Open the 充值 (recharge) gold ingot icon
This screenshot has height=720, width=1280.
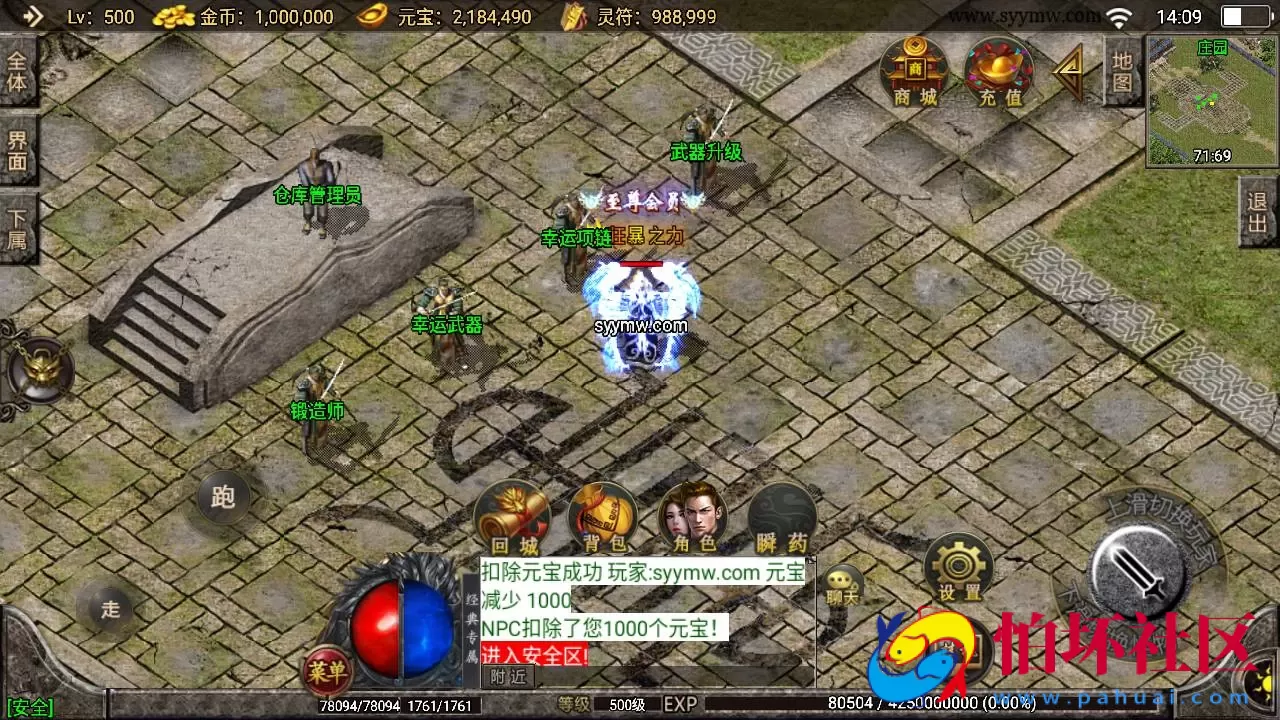(997, 70)
